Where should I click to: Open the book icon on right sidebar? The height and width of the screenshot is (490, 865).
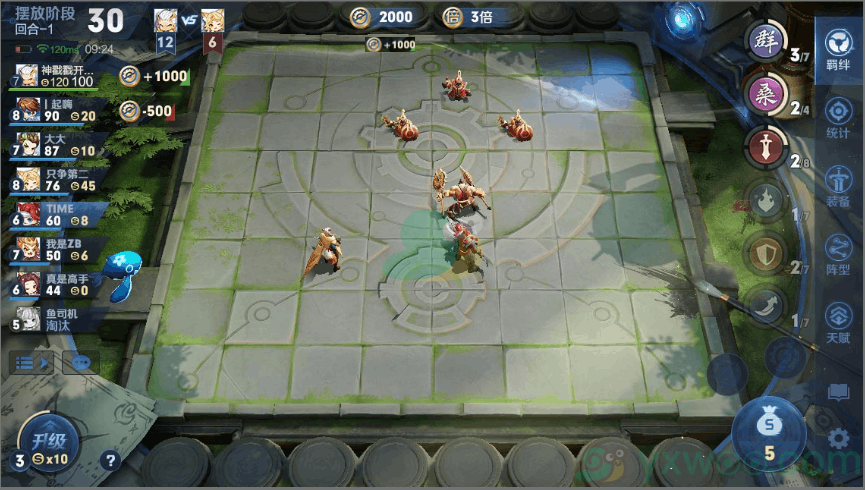point(840,392)
